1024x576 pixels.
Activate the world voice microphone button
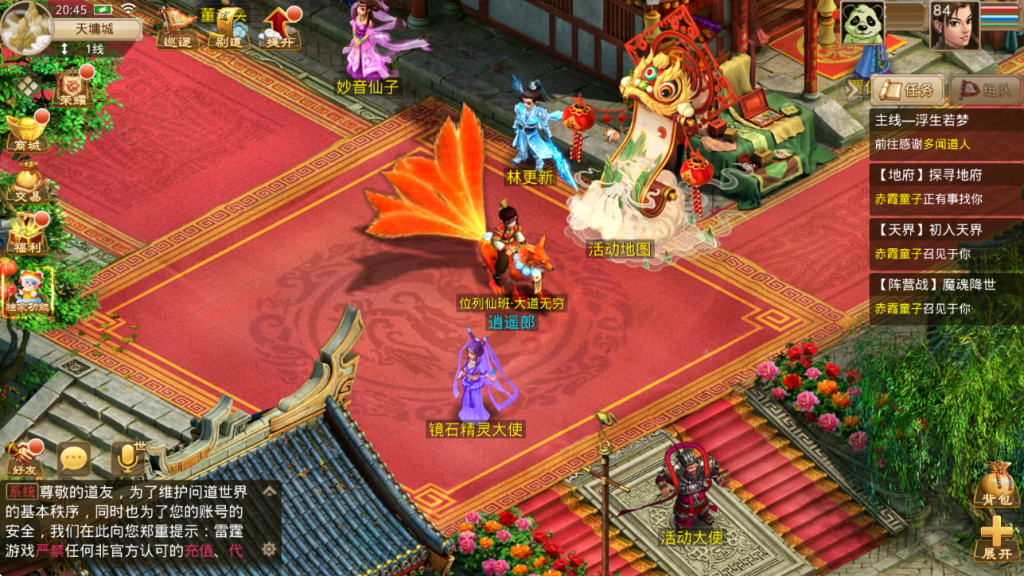coord(127,459)
